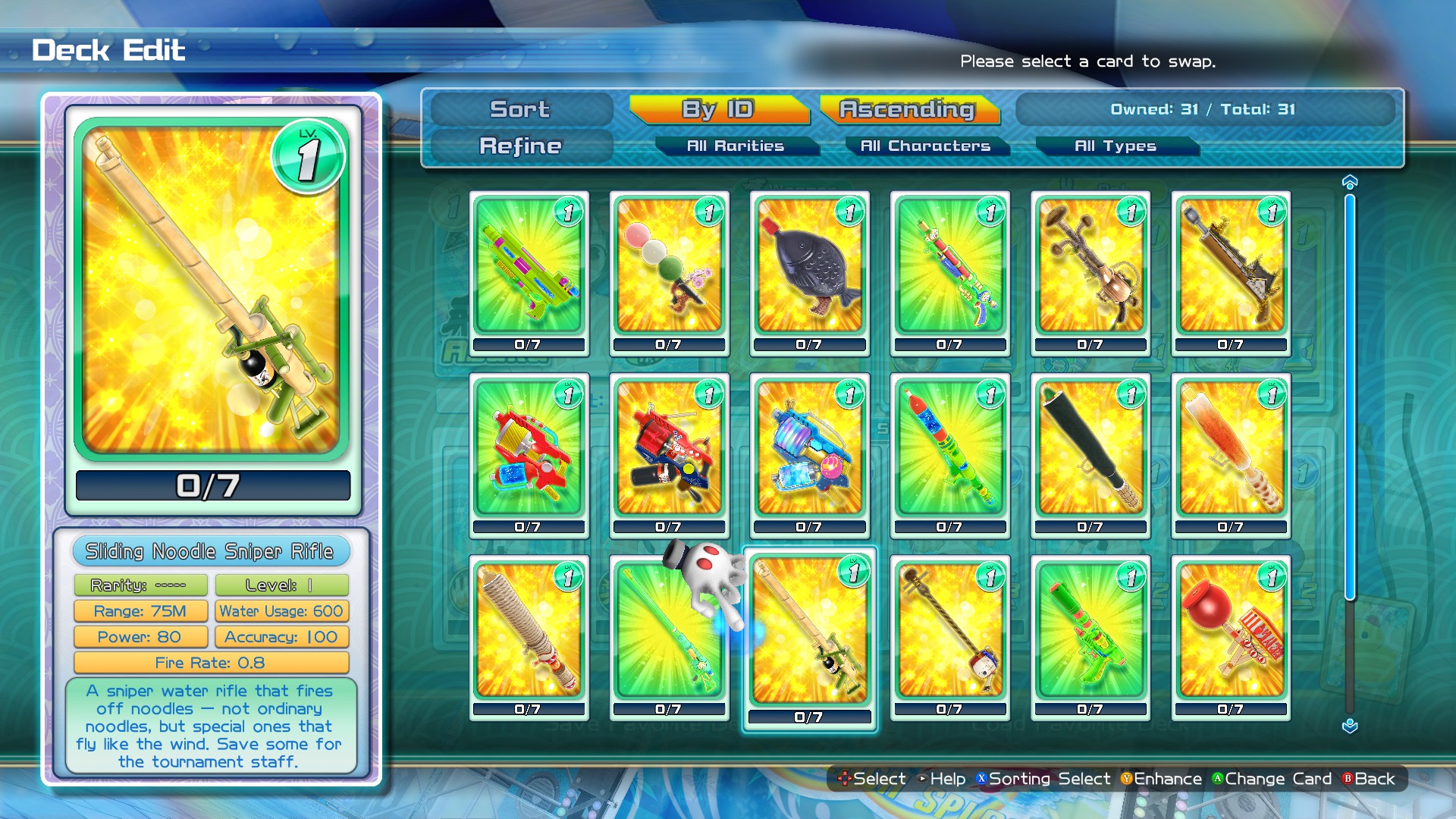Open the Sort menu
This screenshot has width=1456, height=819.
point(519,109)
